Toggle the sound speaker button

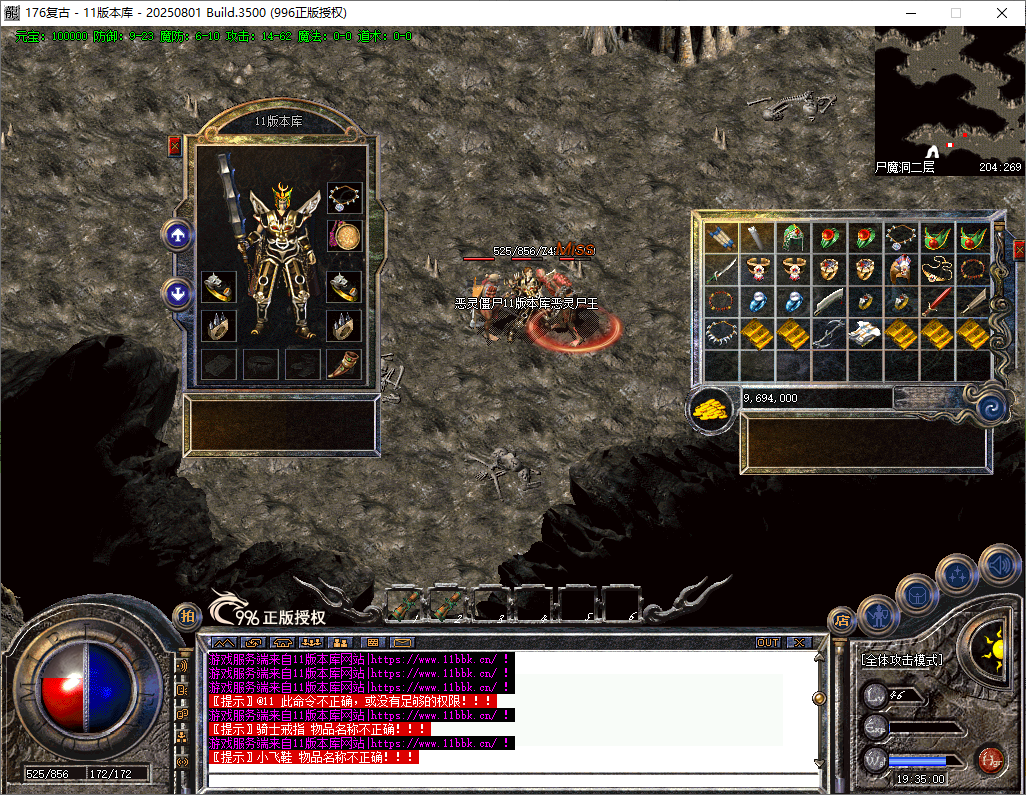(998, 564)
